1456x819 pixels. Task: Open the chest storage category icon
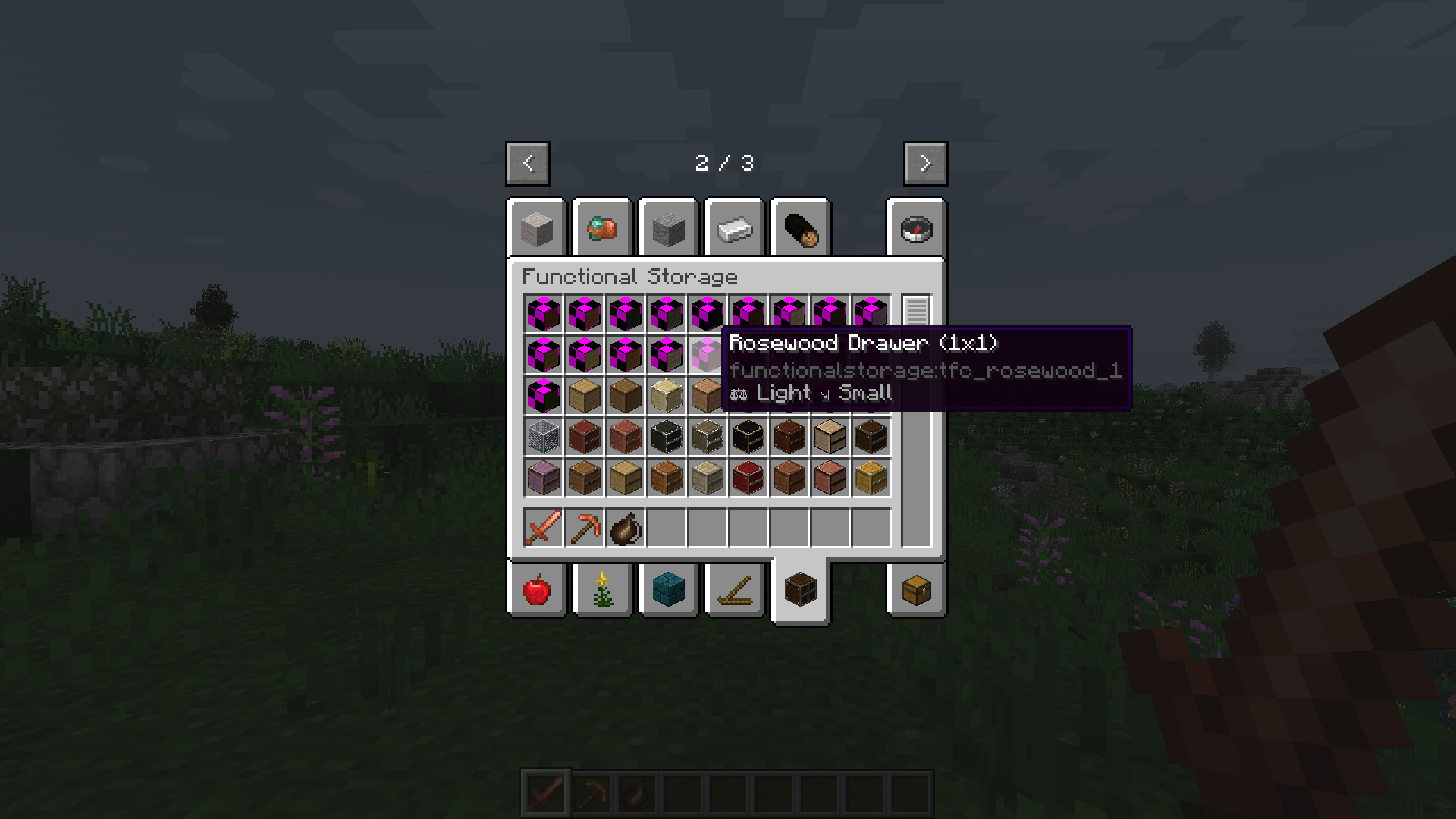[916, 591]
